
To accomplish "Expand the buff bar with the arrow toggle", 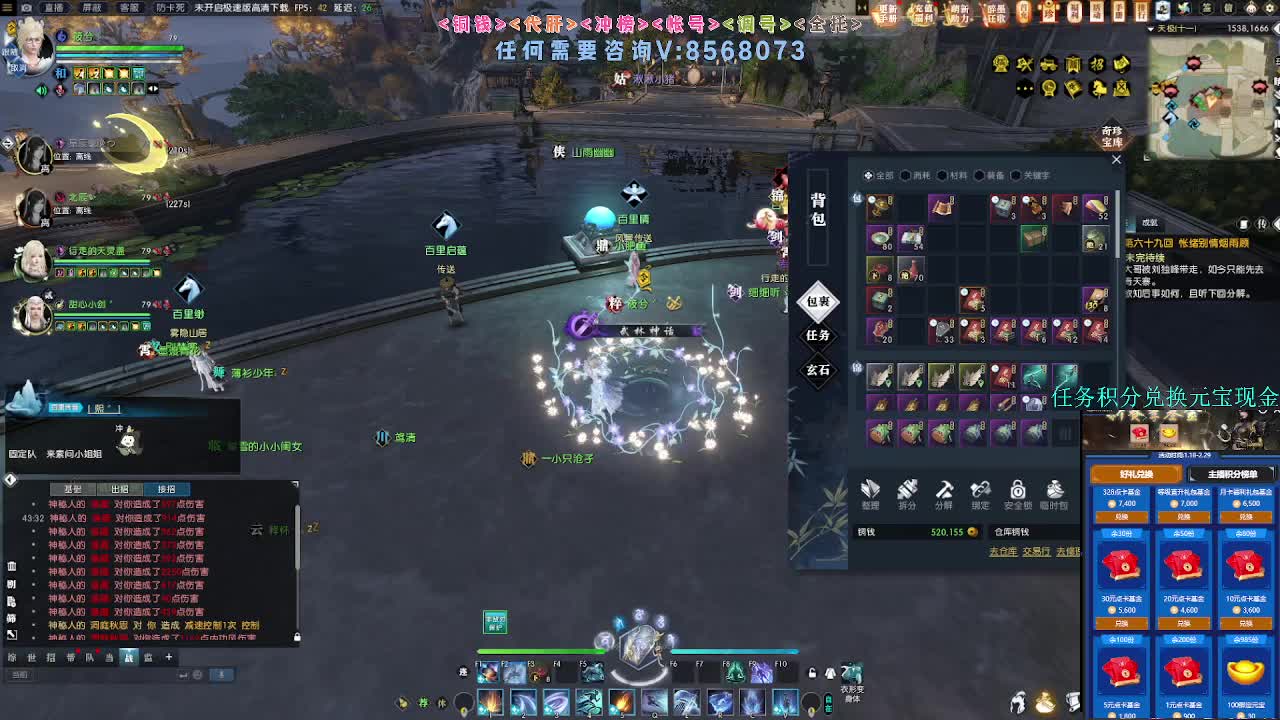I will point(152,89).
